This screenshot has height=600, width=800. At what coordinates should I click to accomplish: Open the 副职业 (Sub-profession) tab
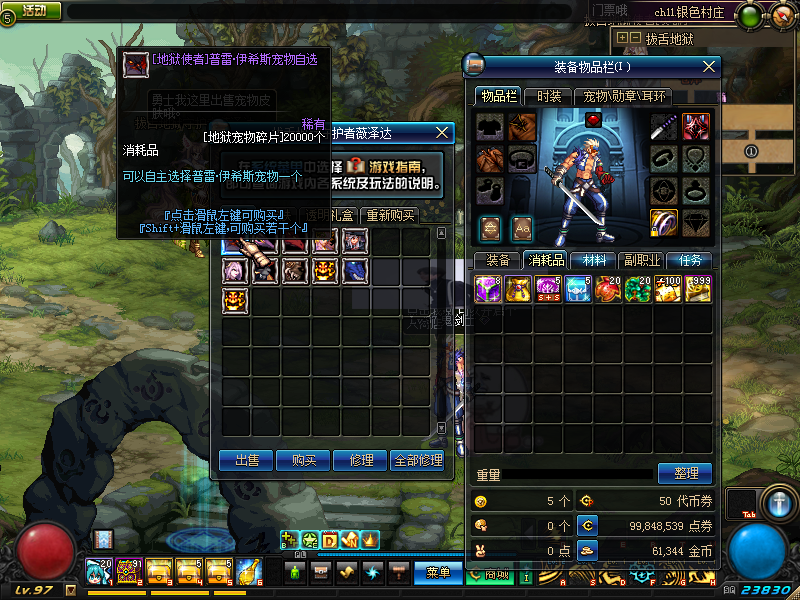click(x=641, y=260)
